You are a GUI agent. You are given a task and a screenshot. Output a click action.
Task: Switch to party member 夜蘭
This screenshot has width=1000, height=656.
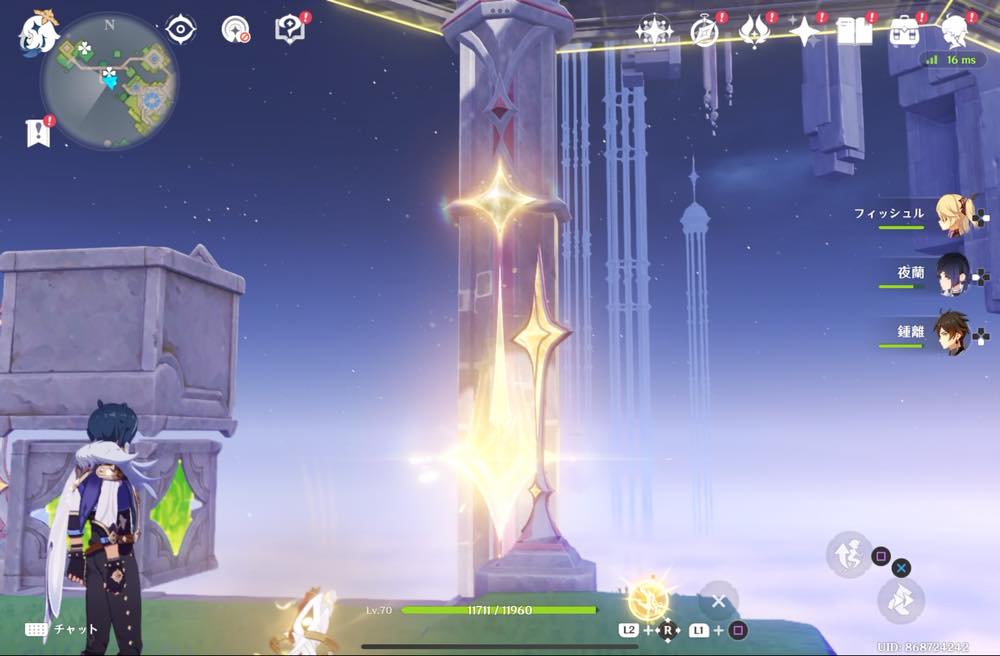pyautogui.click(x=951, y=274)
